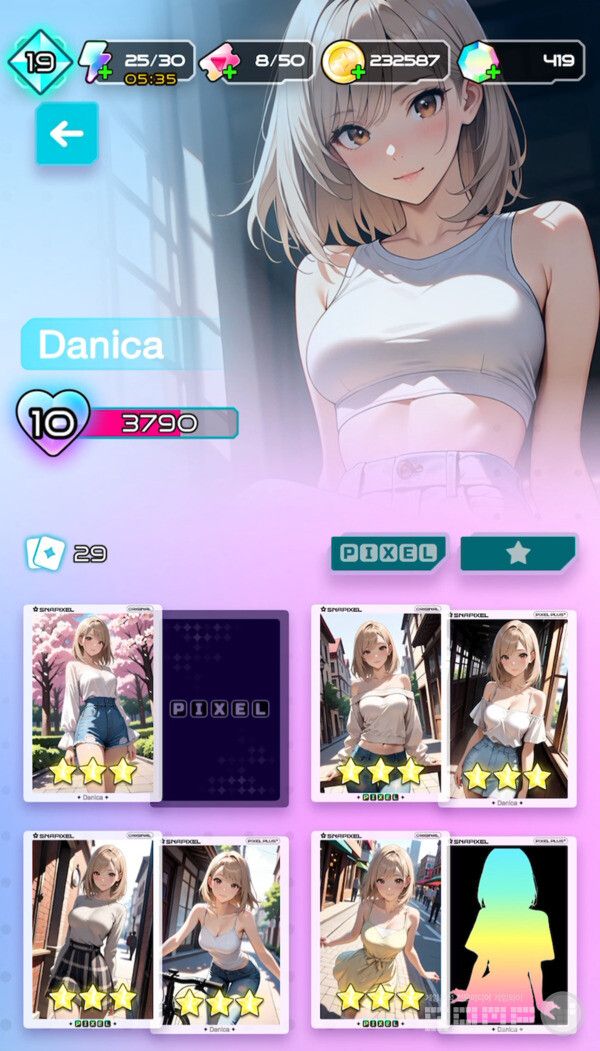Select the PIXEL filter button
The width and height of the screenshot is (600, 1051).
(x=389, y=553)
